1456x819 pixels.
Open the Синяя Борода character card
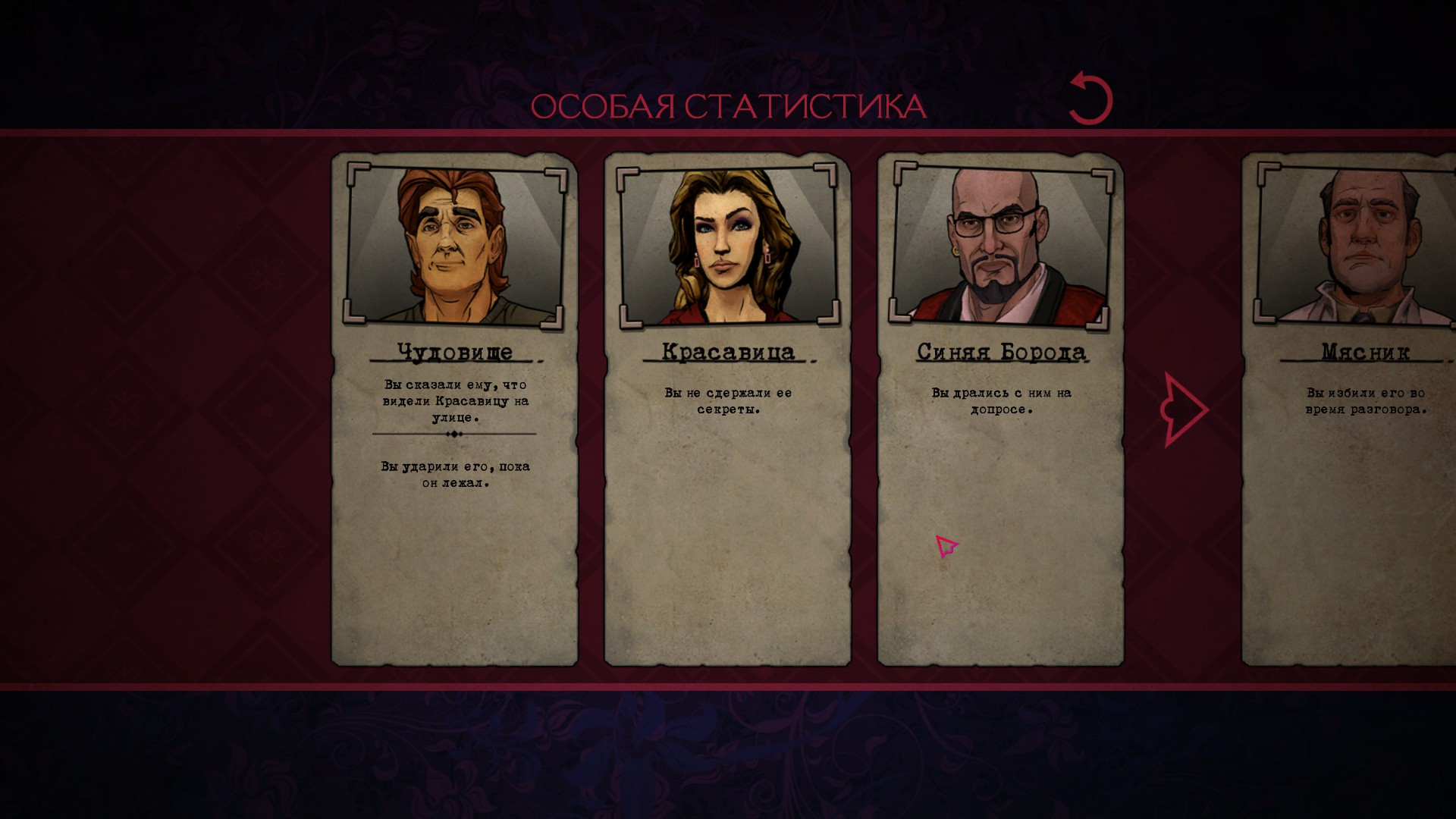pos(1000,409)
